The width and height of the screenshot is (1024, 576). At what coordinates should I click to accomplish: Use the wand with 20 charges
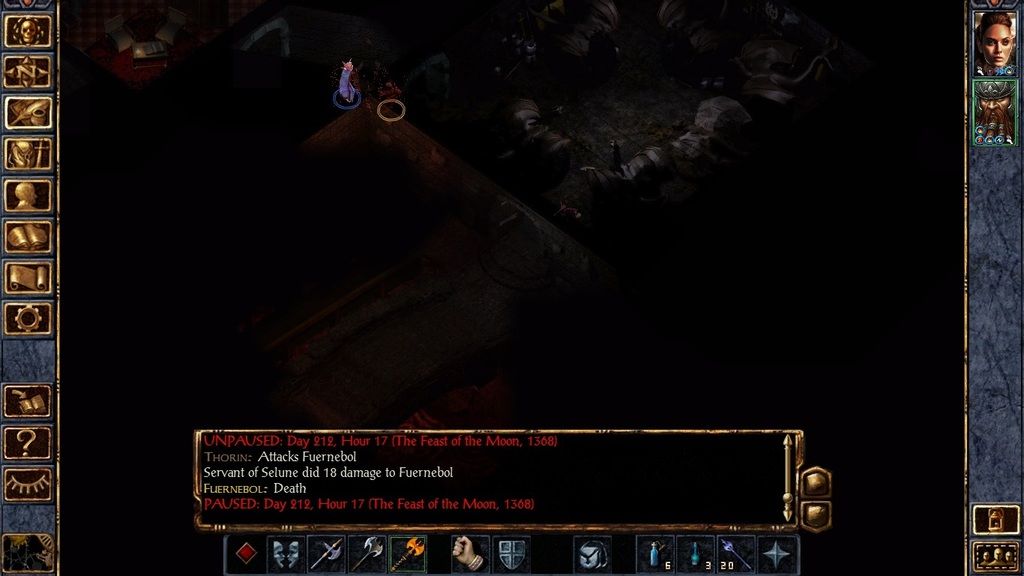(736, 554)
